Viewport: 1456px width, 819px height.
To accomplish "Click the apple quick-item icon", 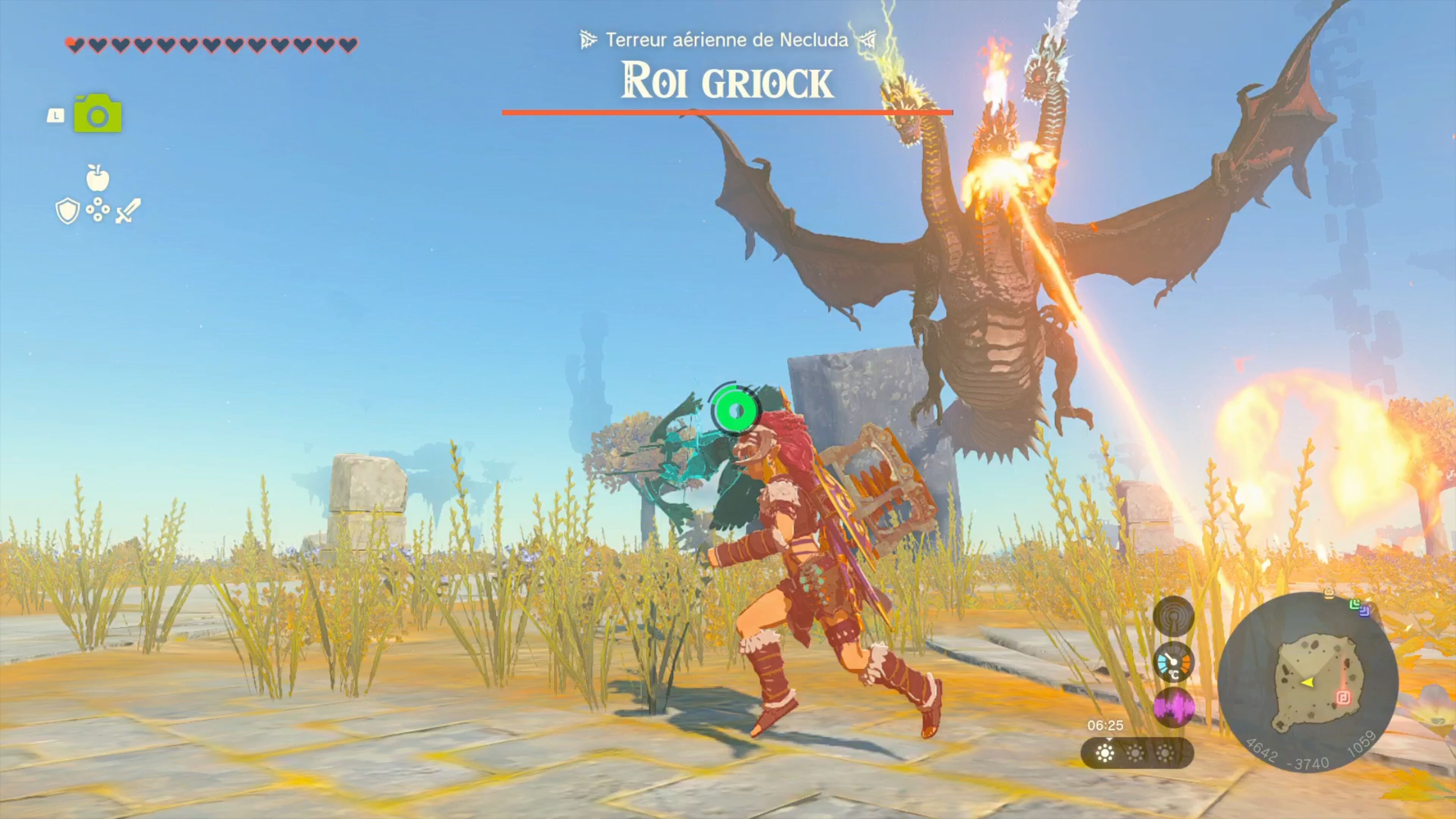I will [98, 179].
